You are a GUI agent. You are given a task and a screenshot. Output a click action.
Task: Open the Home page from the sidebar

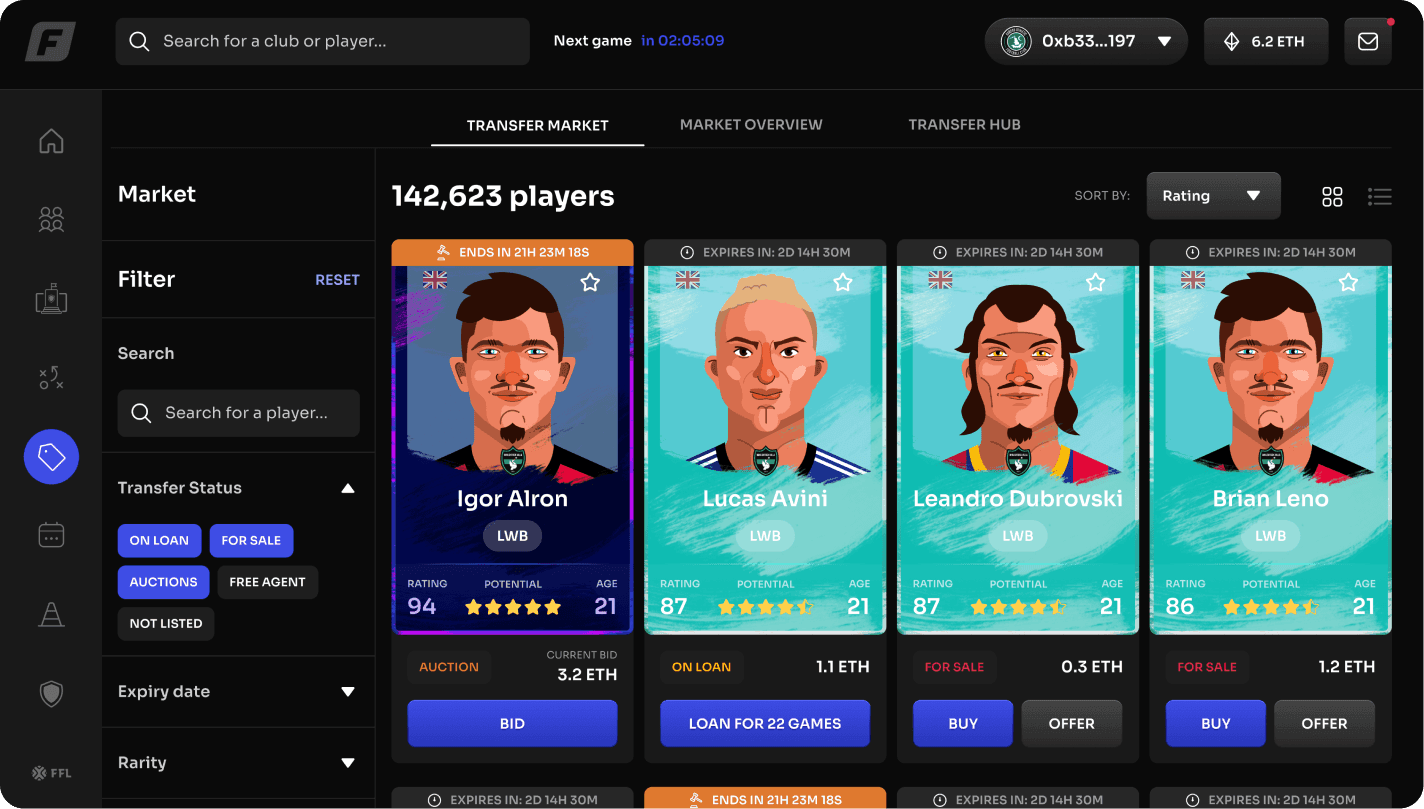tap(50, 141)
